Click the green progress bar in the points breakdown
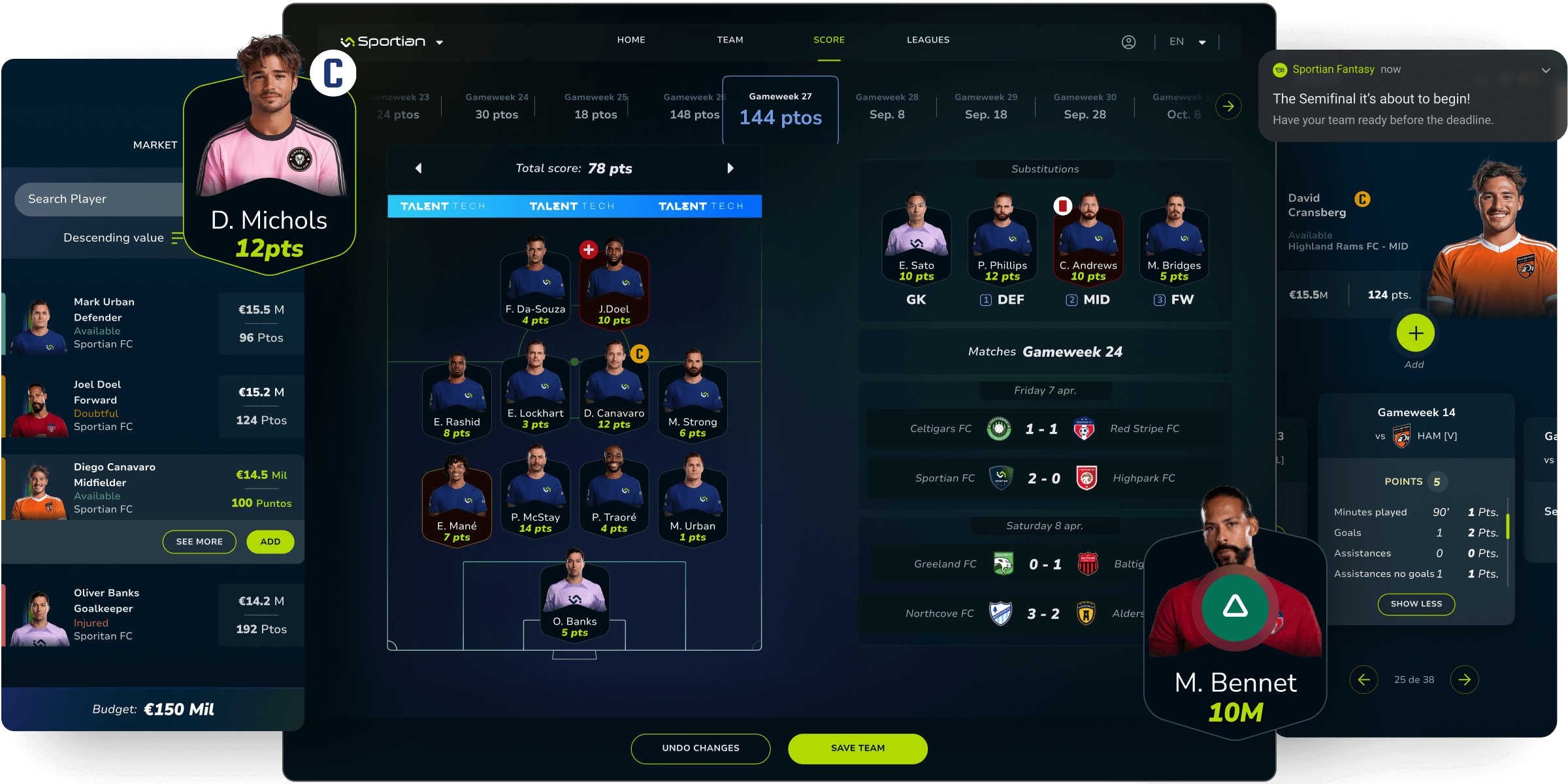The width and height of the screenshot is (1568, 784). click(x=1508, y=526)
